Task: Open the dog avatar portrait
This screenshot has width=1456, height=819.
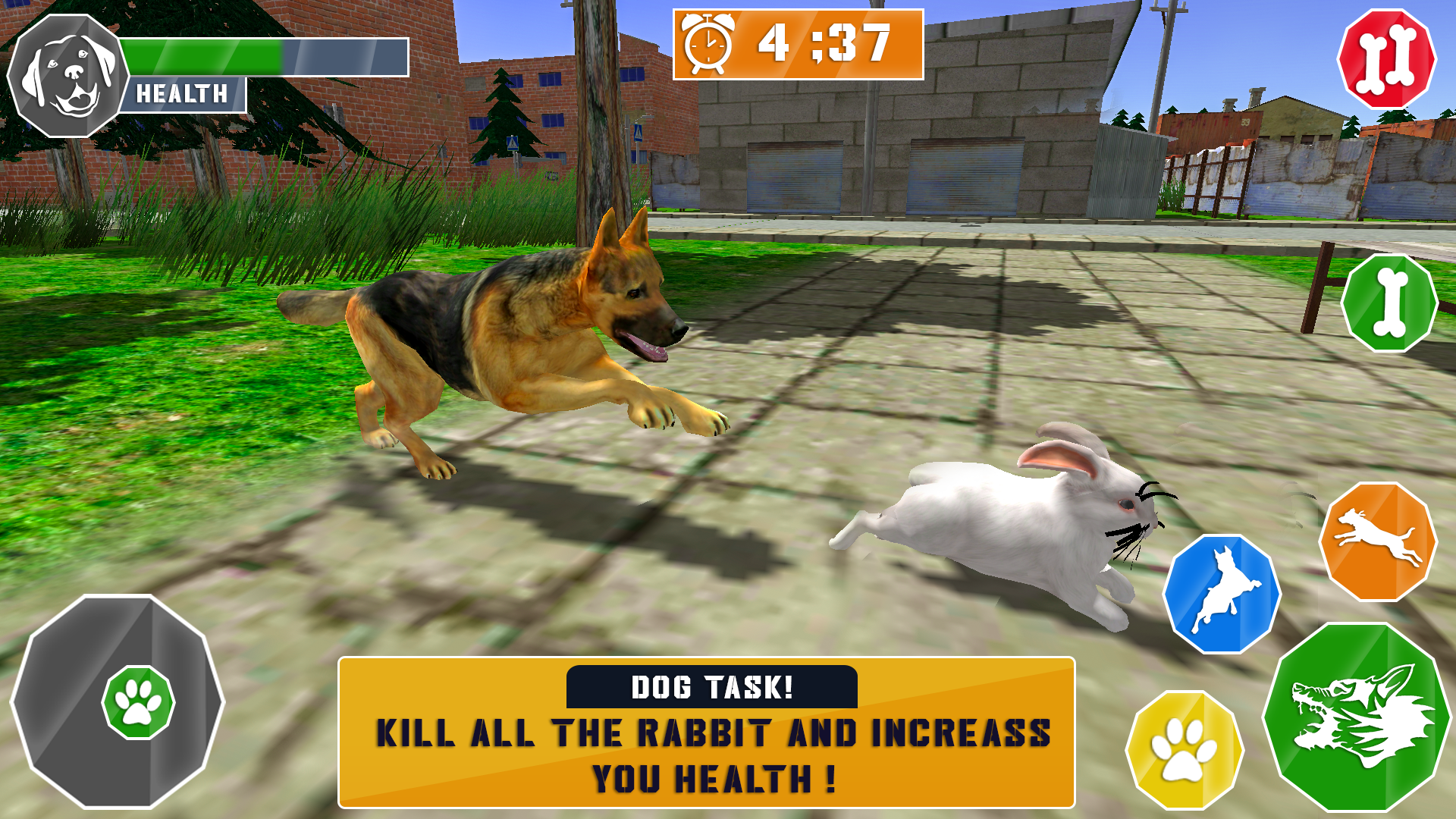Action: coord(67,64)
